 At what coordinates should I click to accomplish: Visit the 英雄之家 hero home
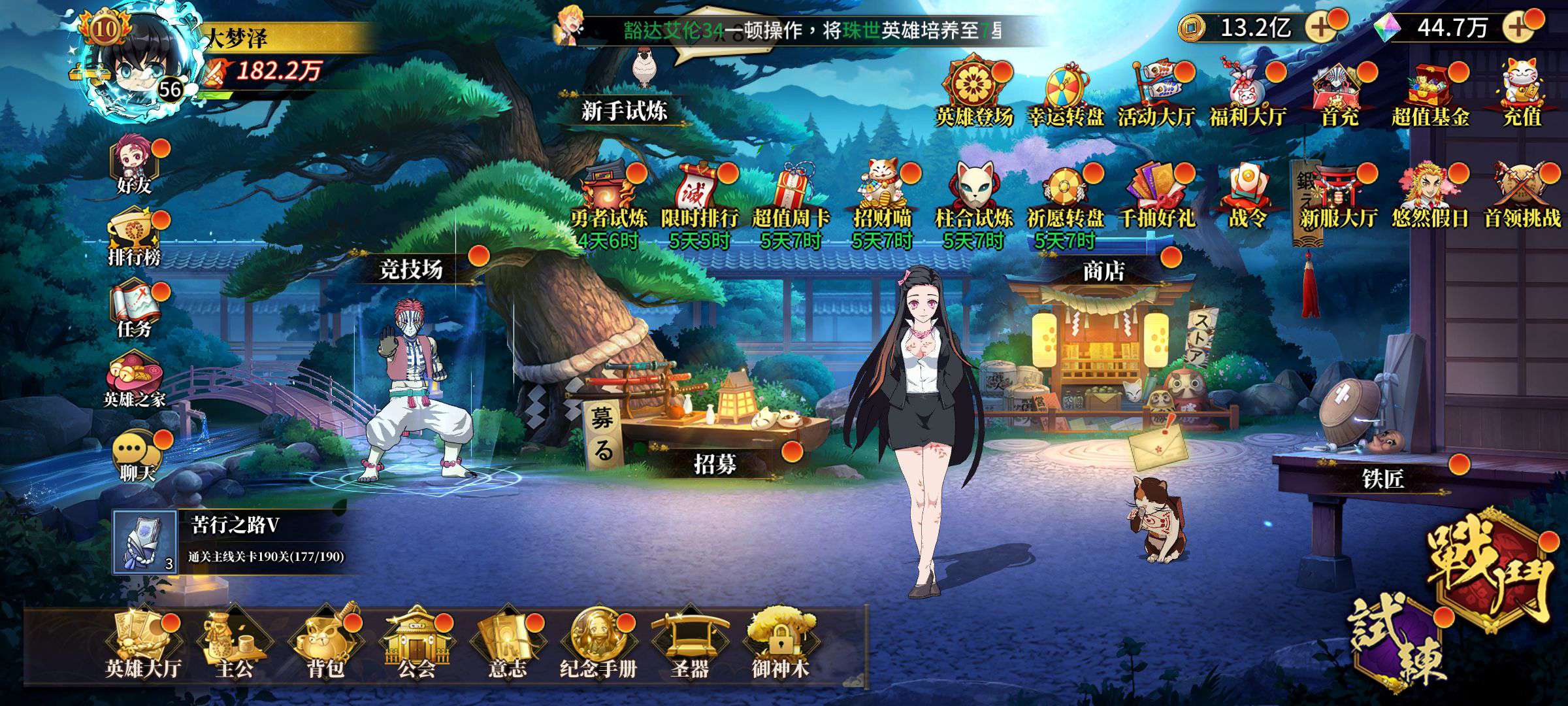135,382
